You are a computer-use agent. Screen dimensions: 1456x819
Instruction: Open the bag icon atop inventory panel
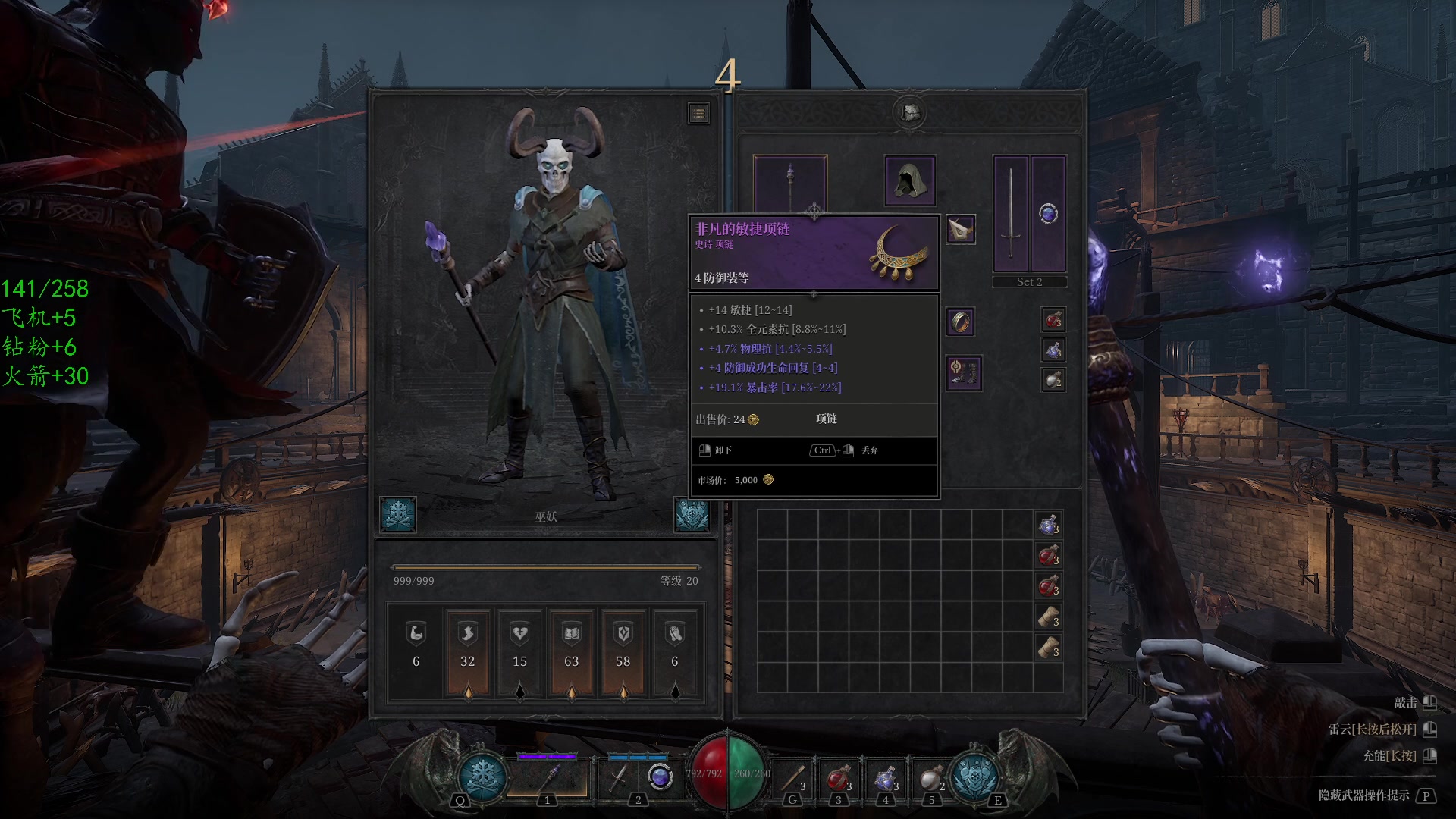click(910, 112)
